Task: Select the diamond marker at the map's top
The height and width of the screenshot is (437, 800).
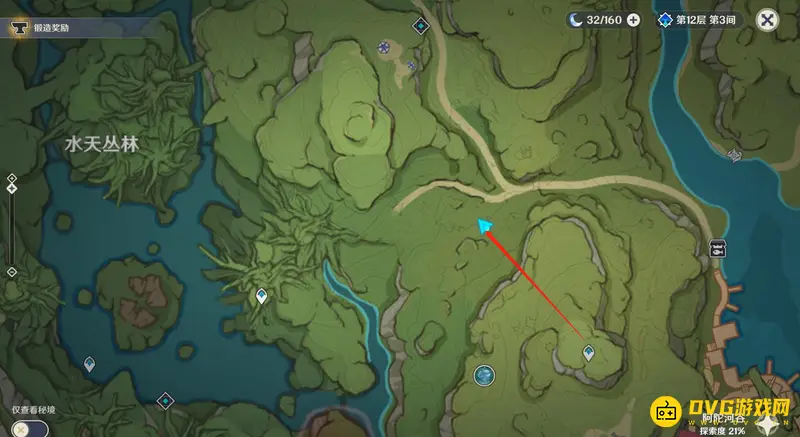Action: click(x=420, y=24)
